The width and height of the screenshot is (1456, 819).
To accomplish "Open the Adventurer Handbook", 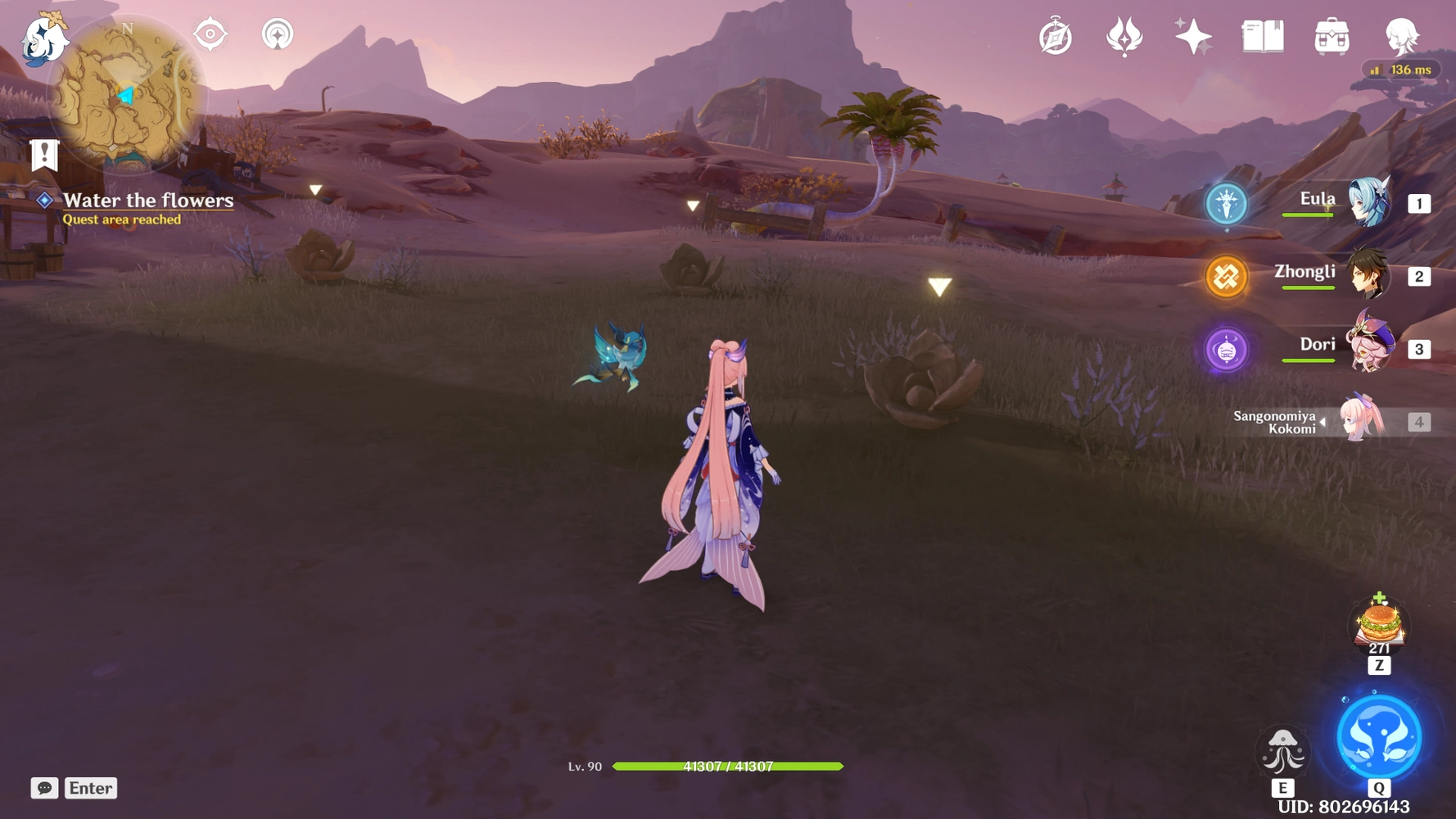I will point(1261,36).
